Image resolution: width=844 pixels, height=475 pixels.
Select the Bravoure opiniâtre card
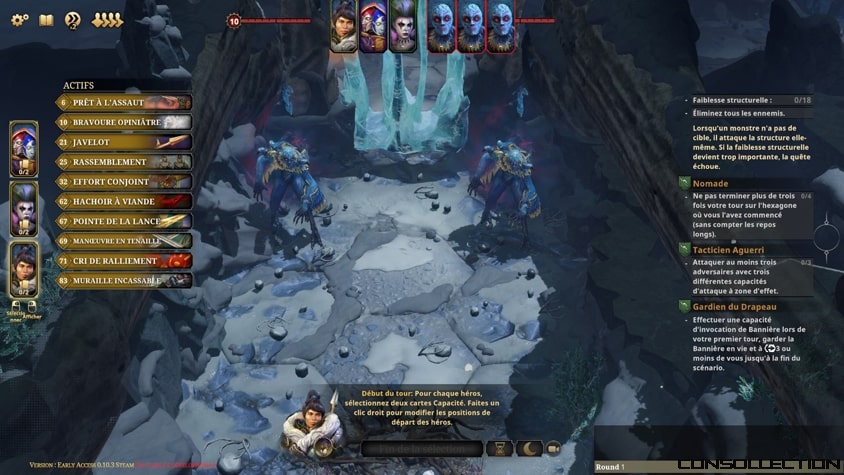click(124, 122)
